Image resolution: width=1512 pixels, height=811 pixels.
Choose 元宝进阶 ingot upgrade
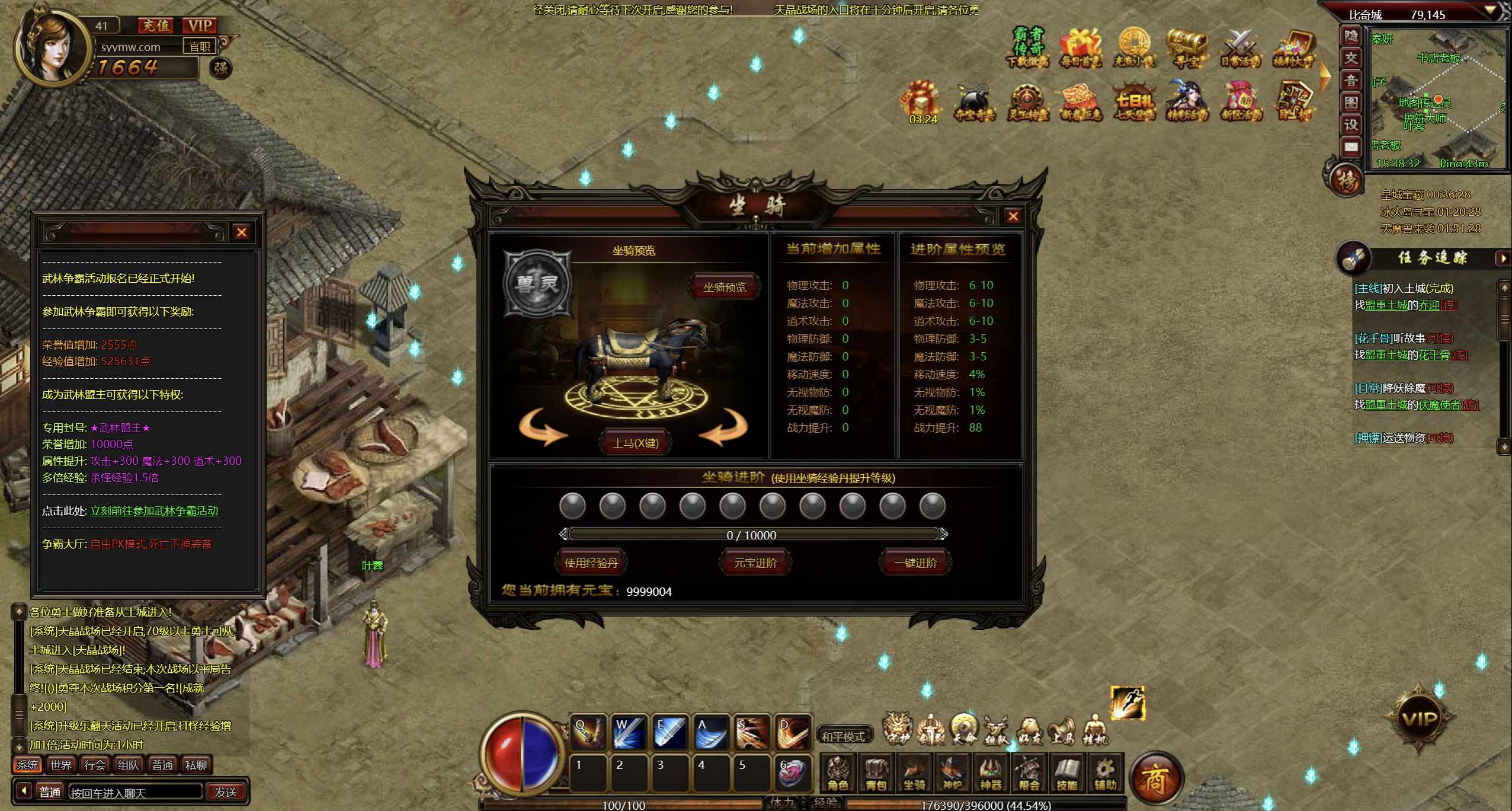pyautogui.click(x=755, y=563)
